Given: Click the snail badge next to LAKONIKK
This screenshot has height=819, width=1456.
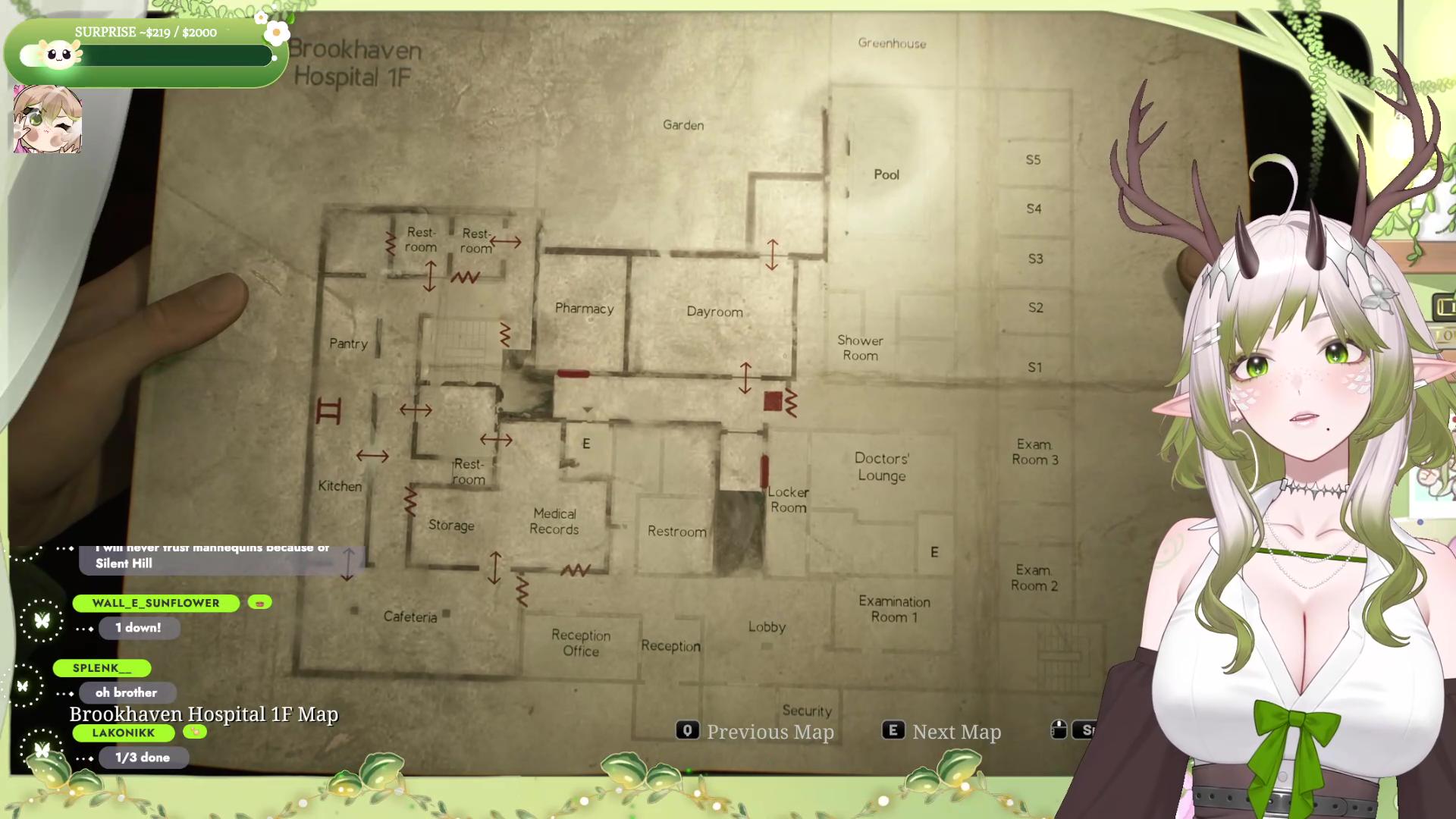Looking at the screenshot, I should pyautogui.click(x=195, y=733).
